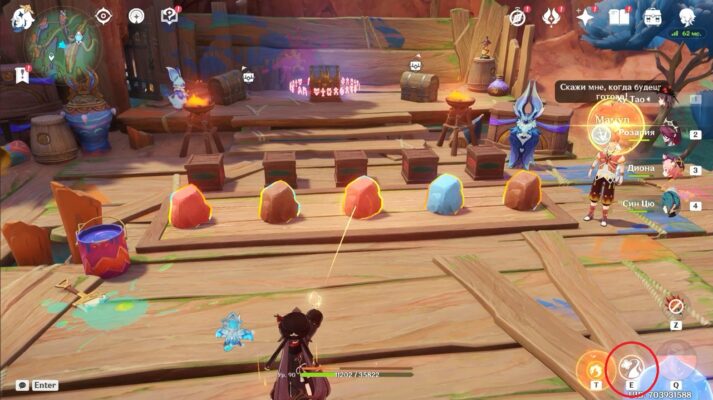Open the Wish star icon
This screenshot has width=713, height=400.
[586, 16]
